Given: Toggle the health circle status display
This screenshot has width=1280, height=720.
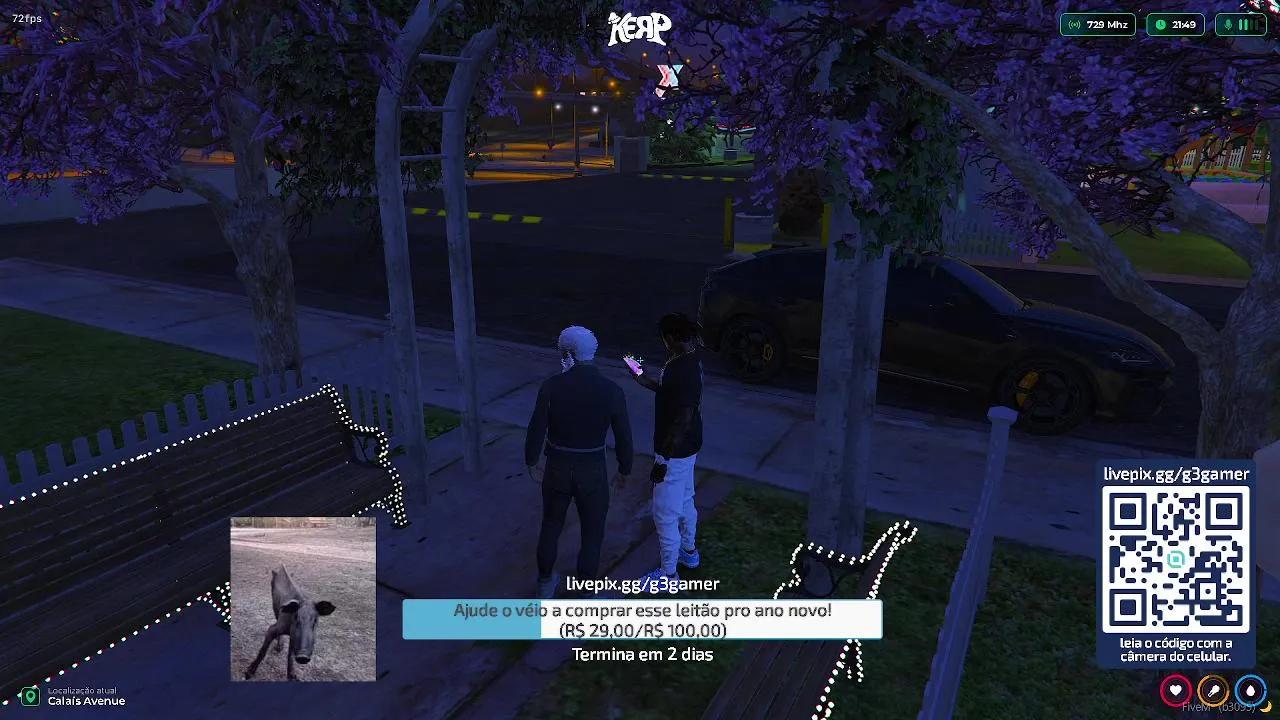Looking at the screenshot, I should (x=1176, y=690).
